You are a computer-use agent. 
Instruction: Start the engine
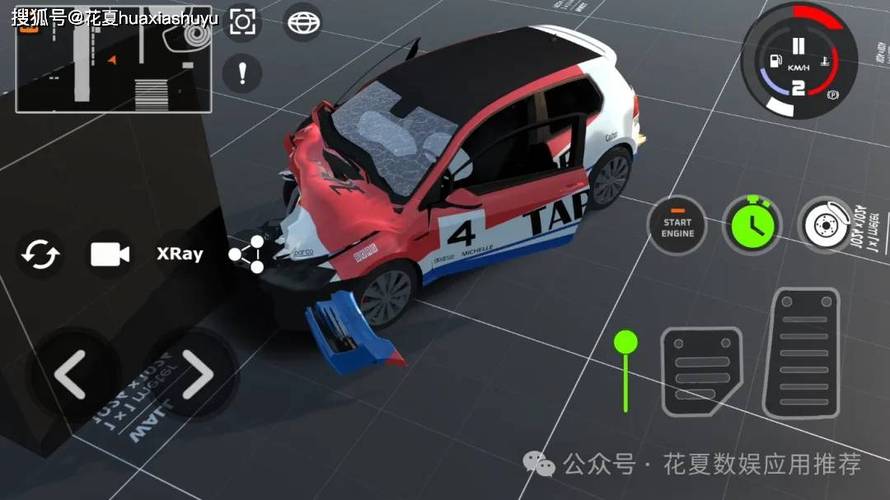coord(677,226)
